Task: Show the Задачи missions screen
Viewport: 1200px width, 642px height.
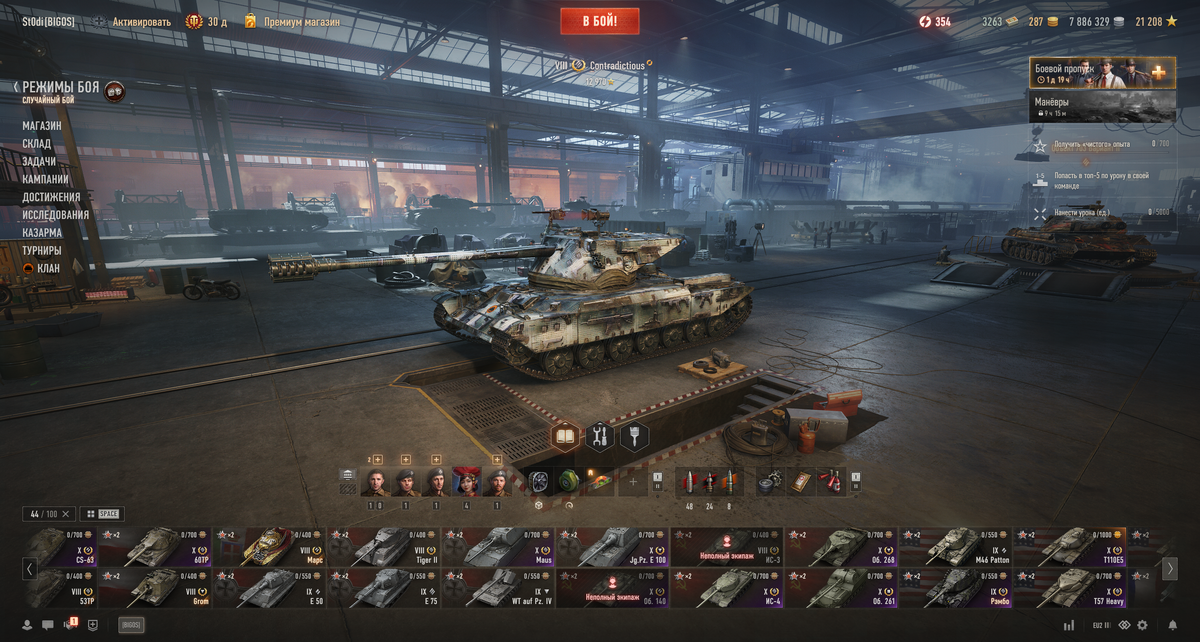Action: coord(39,162)
